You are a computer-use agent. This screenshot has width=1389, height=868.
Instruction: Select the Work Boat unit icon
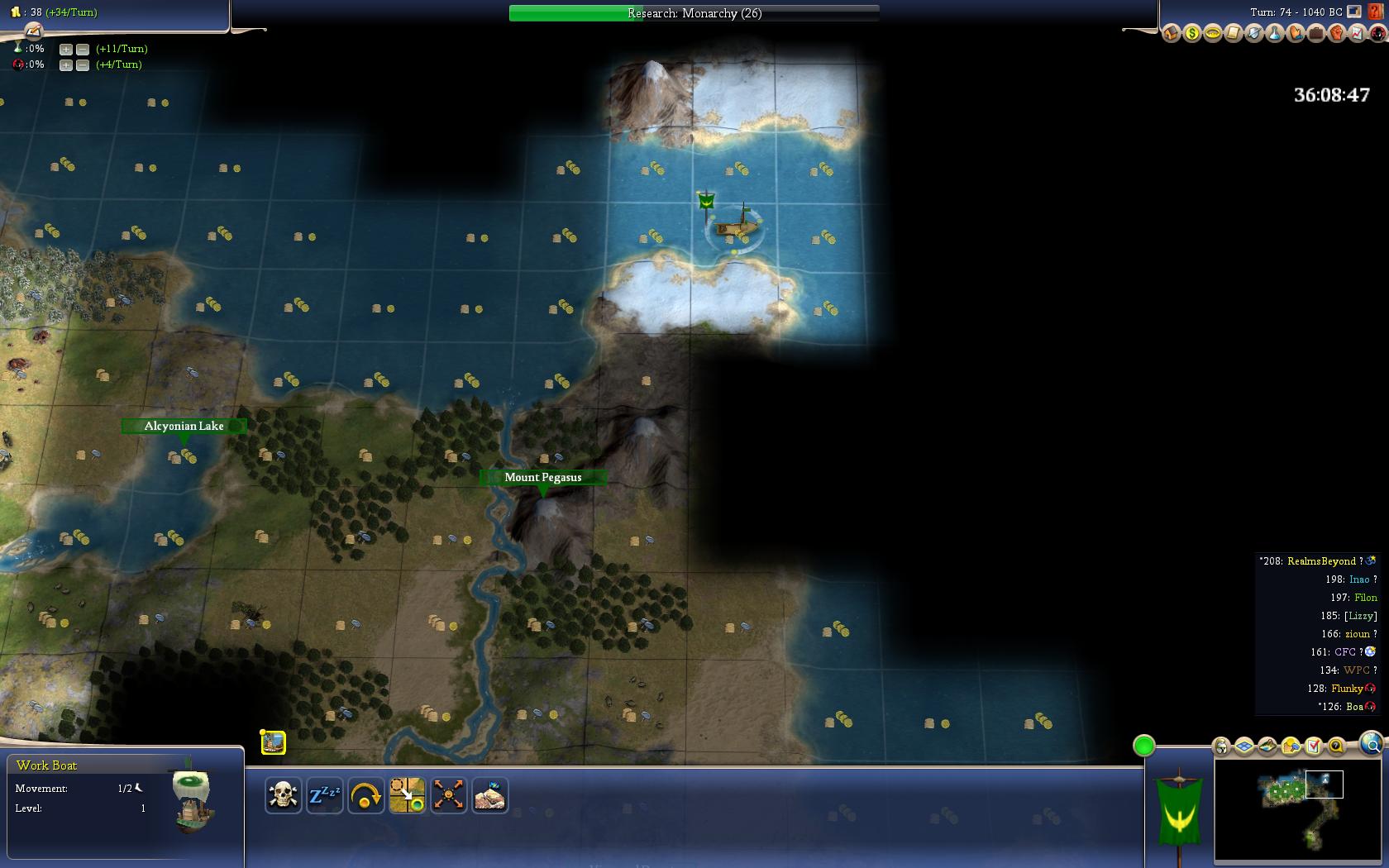tap(274, 742)
